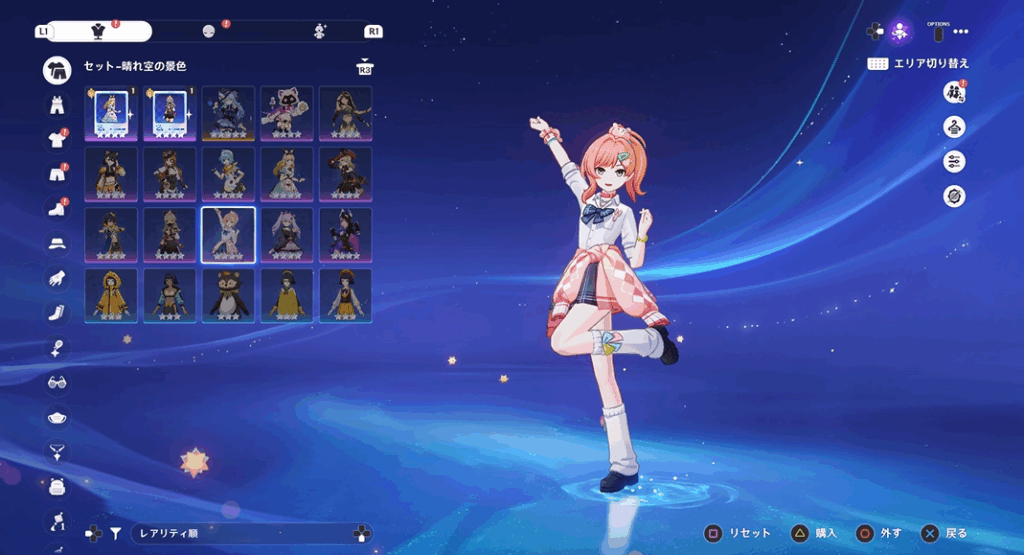Image resolution: width=1024 pixels, height=555 pixels.
Task: Choose the penguin costume outfit set
Action: tap(228, 295)
